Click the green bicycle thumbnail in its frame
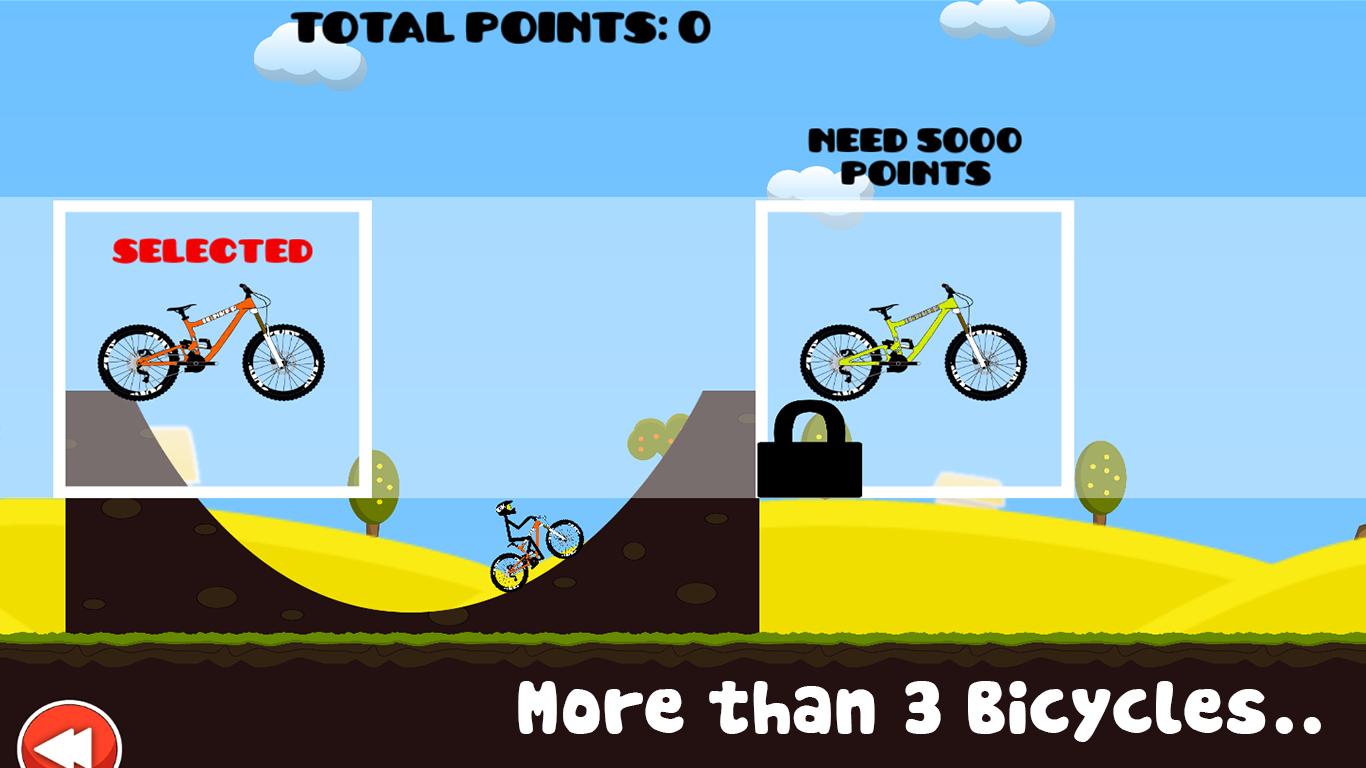 tap(915, 345)
